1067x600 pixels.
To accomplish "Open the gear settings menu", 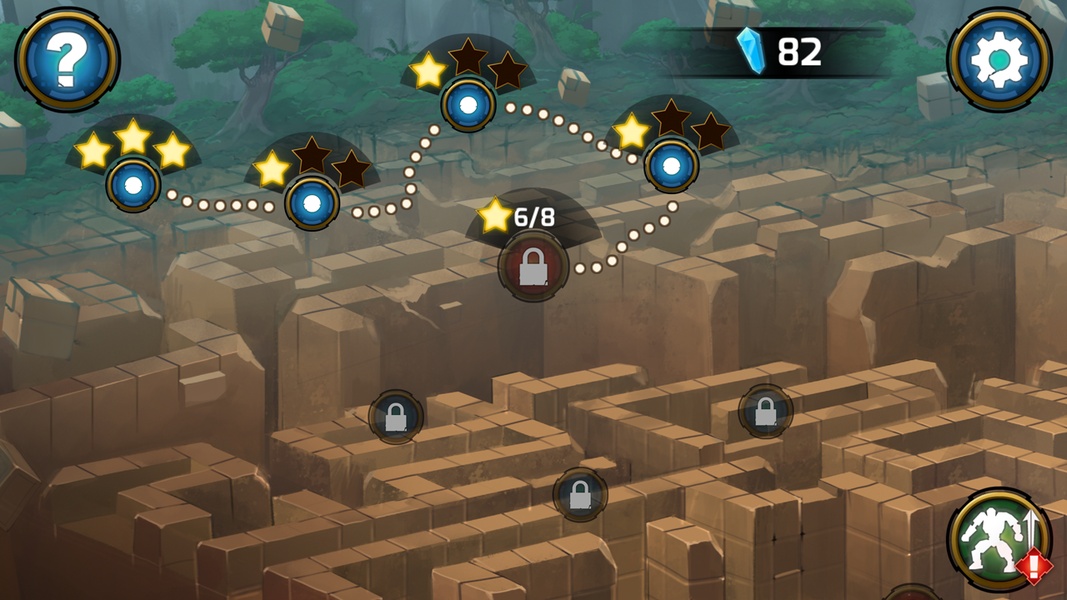I will pyautogui.click(x=999, y=60).
